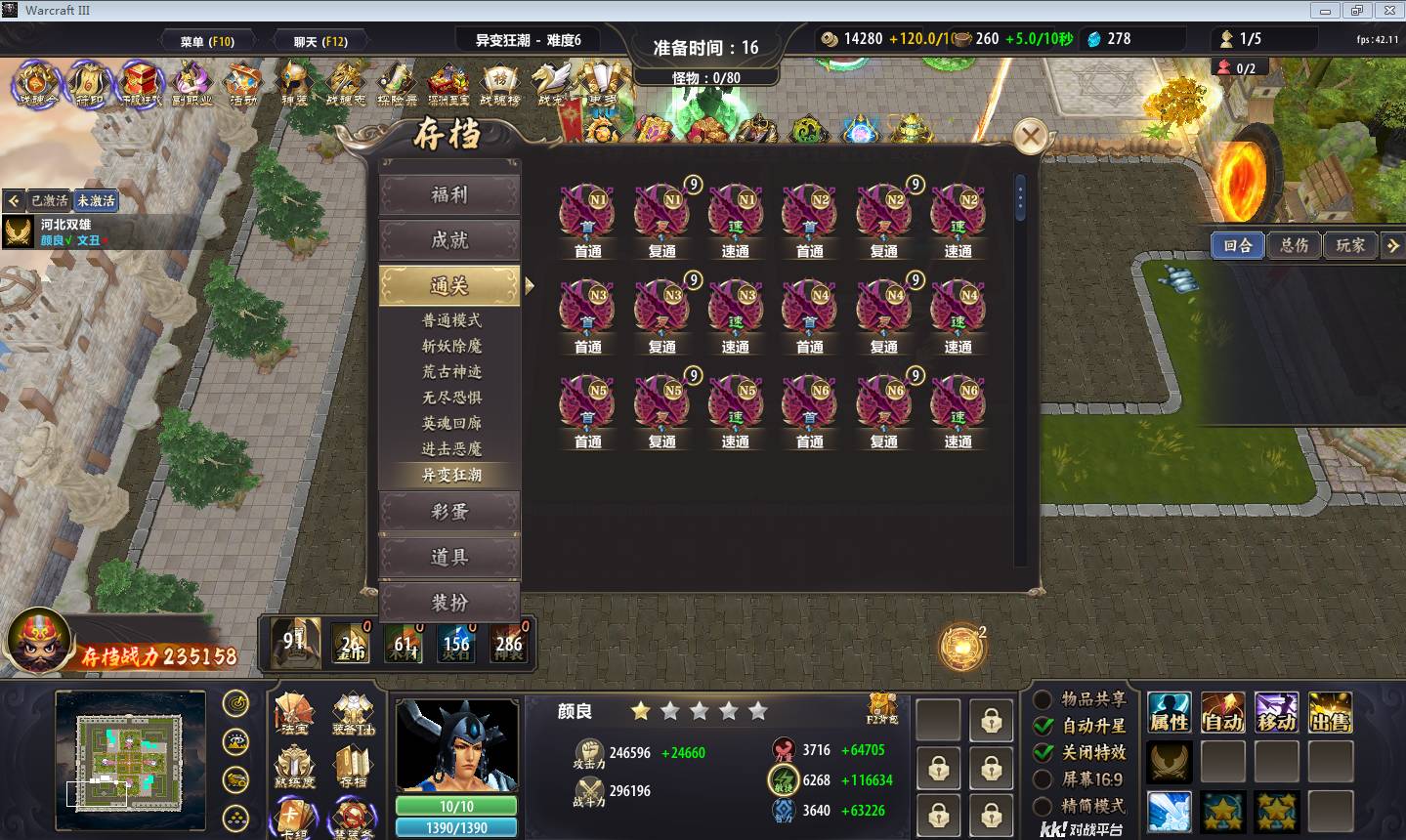Screen dimensions: 1406x840
Task: Click the 出售 sell command button
Action: [1330, 712]
